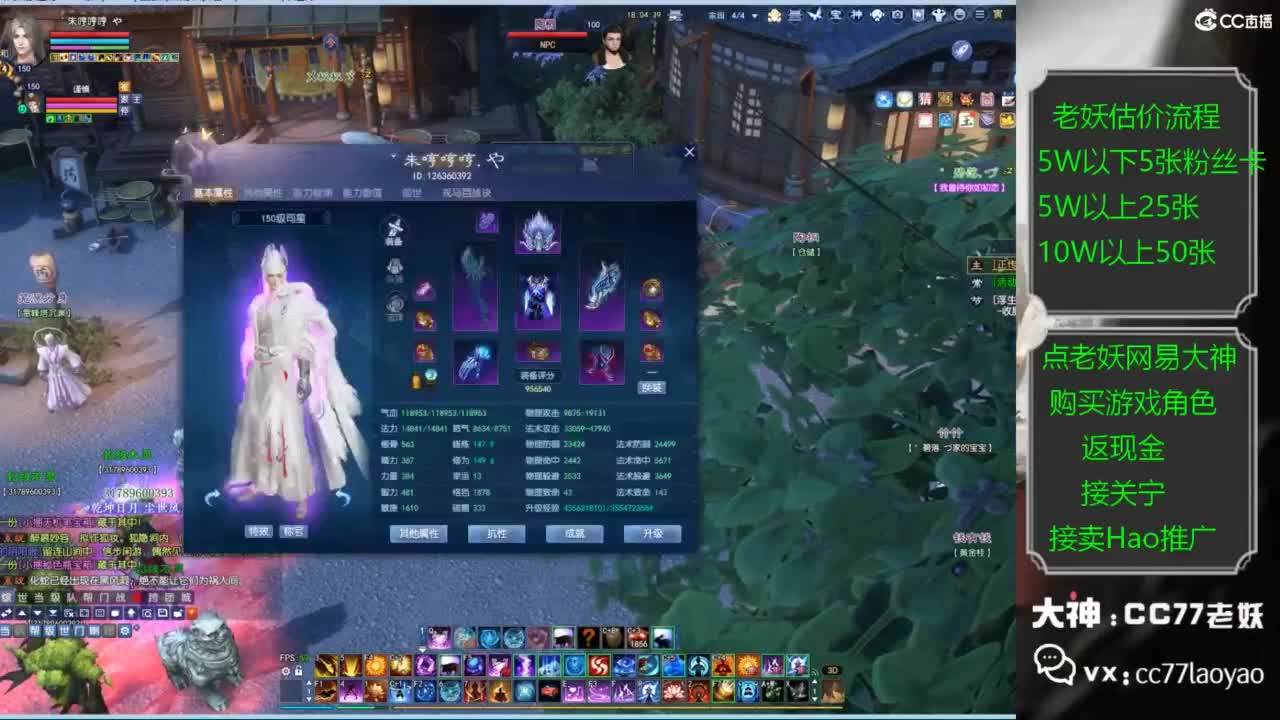The height and width of the screenshot is (720, 1280).
Task: Click the 3D toggle near the bottom skill bar
Action: pos(832,672)
